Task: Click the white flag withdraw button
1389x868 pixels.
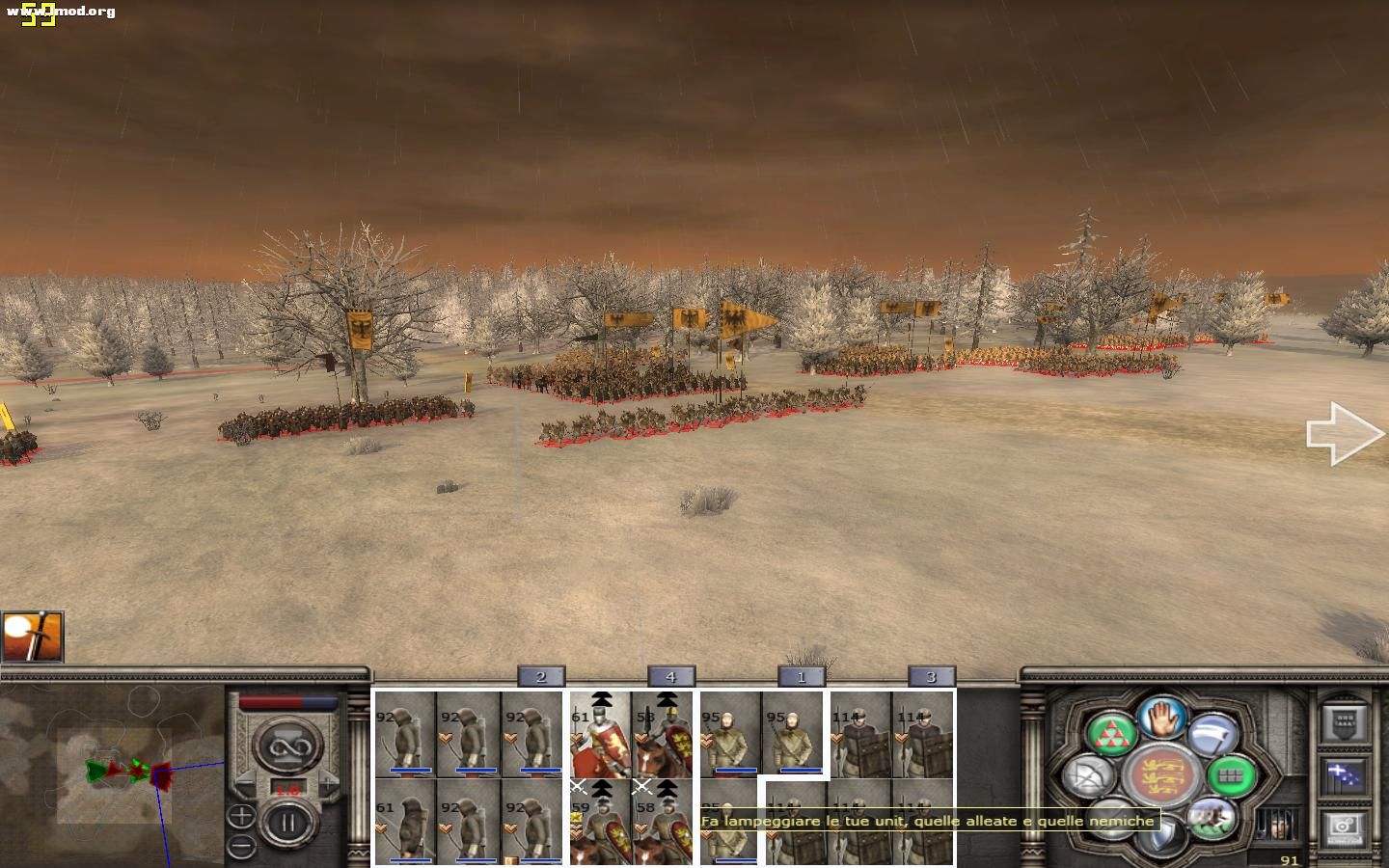Action: 1213,735
